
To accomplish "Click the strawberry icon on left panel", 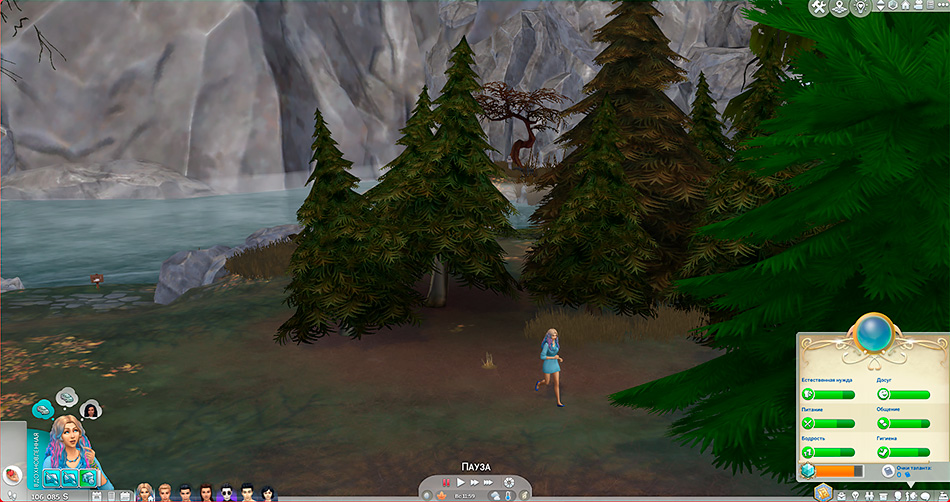I will pyautogui.click(x=11, y=472).
